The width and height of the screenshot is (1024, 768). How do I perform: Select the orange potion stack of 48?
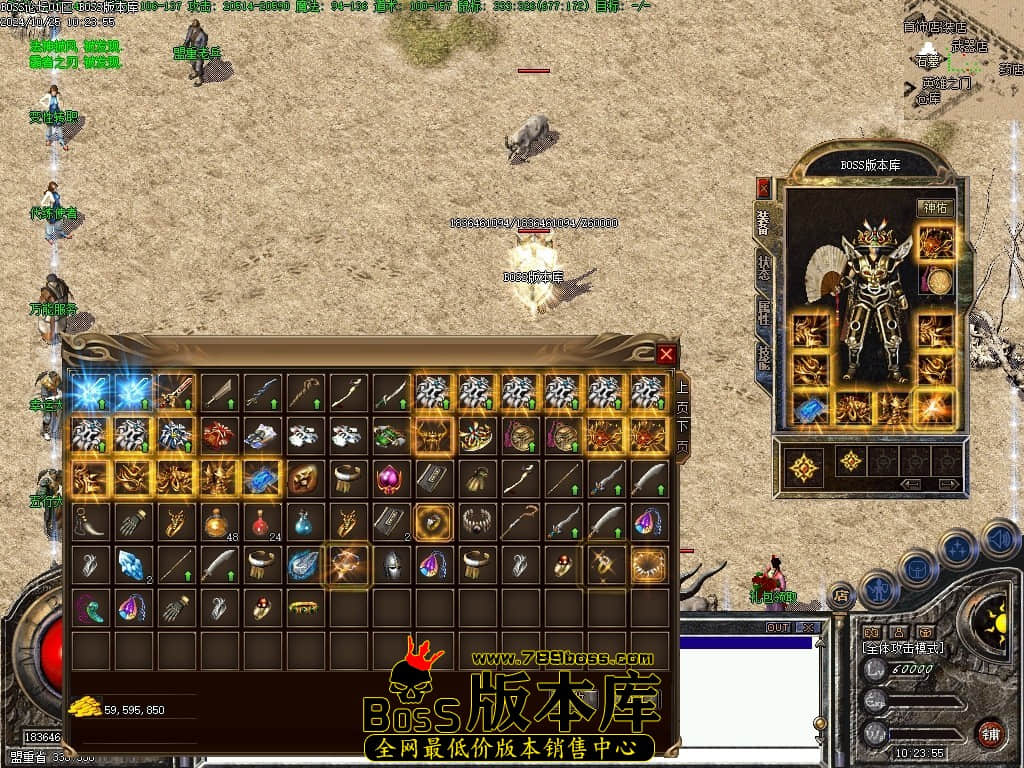click(218, 522)
